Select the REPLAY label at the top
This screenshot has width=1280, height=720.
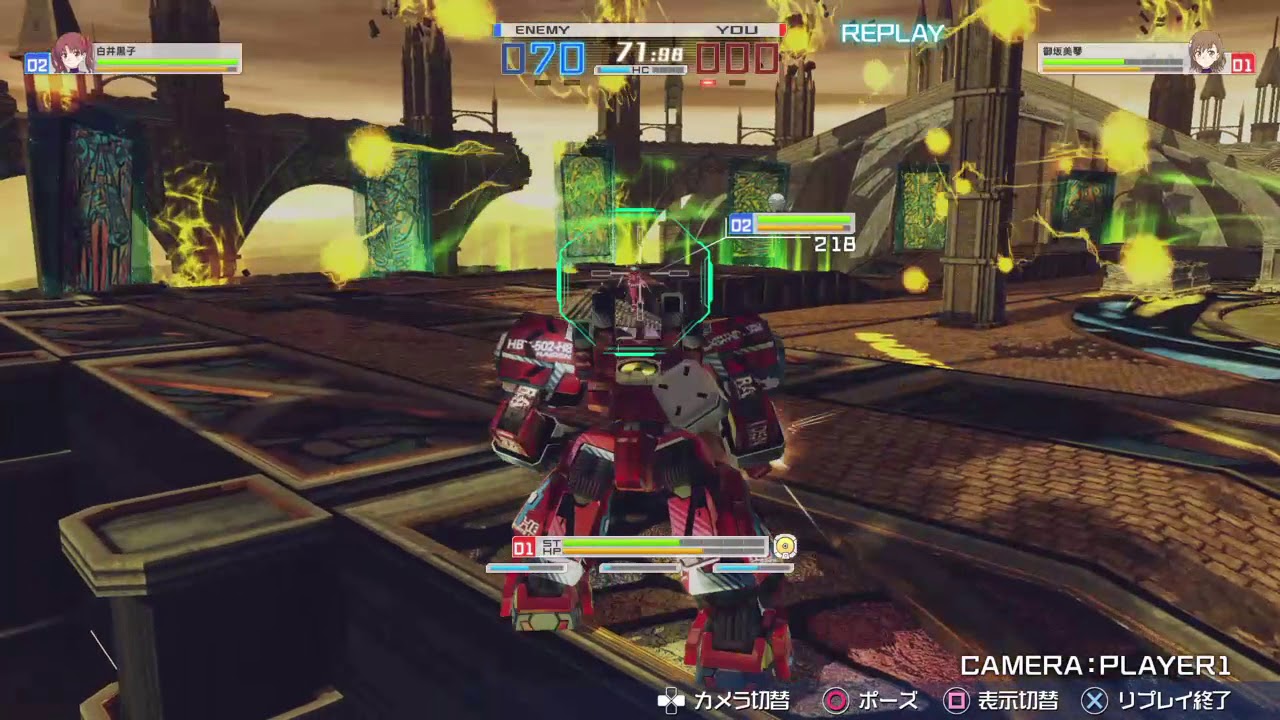click(893, 33)
